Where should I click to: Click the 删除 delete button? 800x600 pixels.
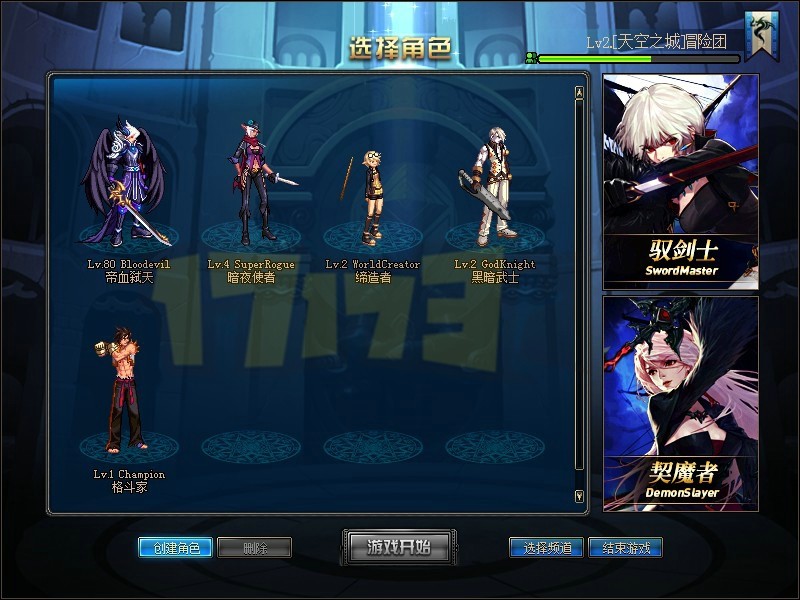[x=254, y=548]
